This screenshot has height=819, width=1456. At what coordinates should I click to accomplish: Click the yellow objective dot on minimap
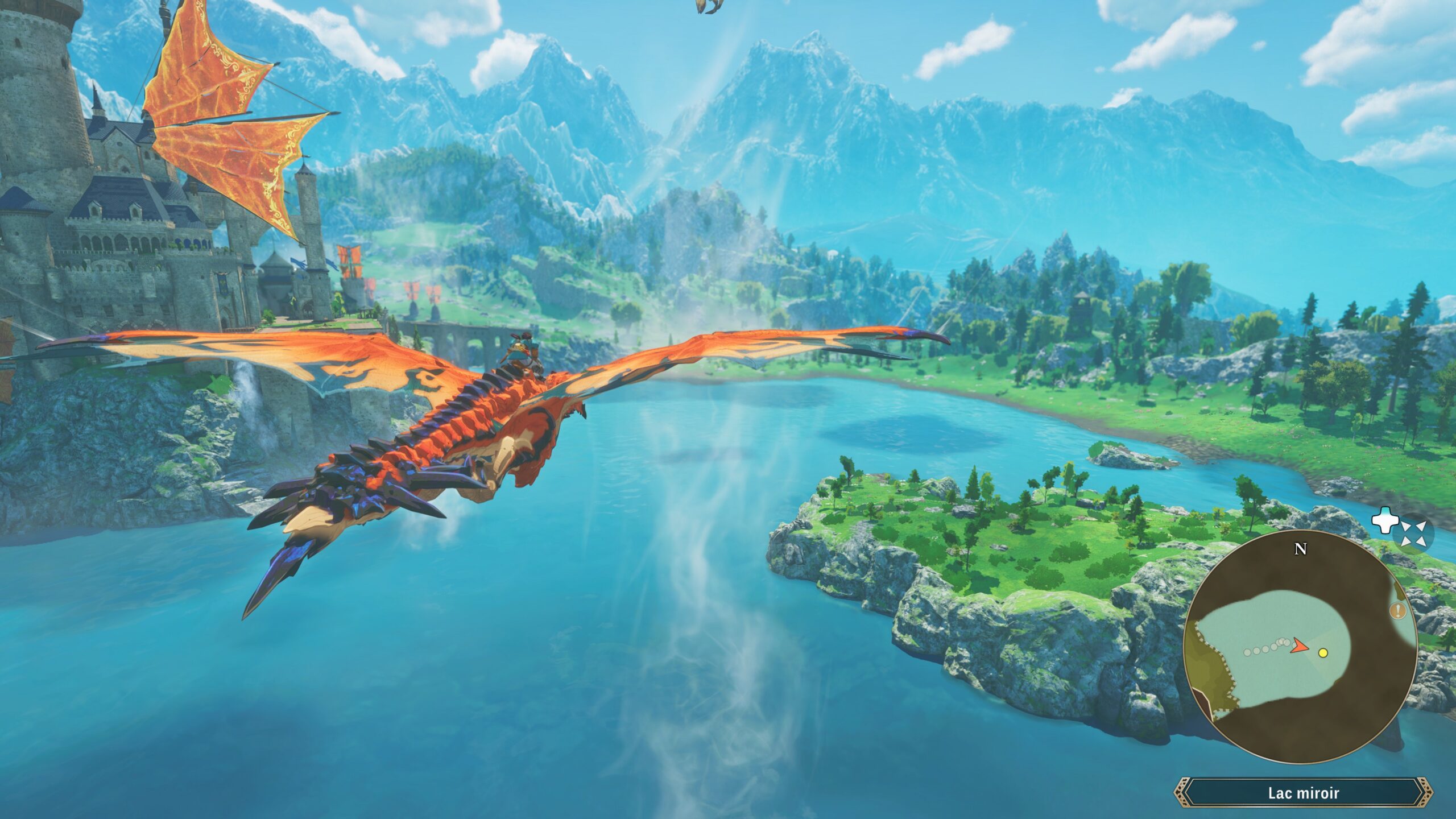tap(1323, 653)
